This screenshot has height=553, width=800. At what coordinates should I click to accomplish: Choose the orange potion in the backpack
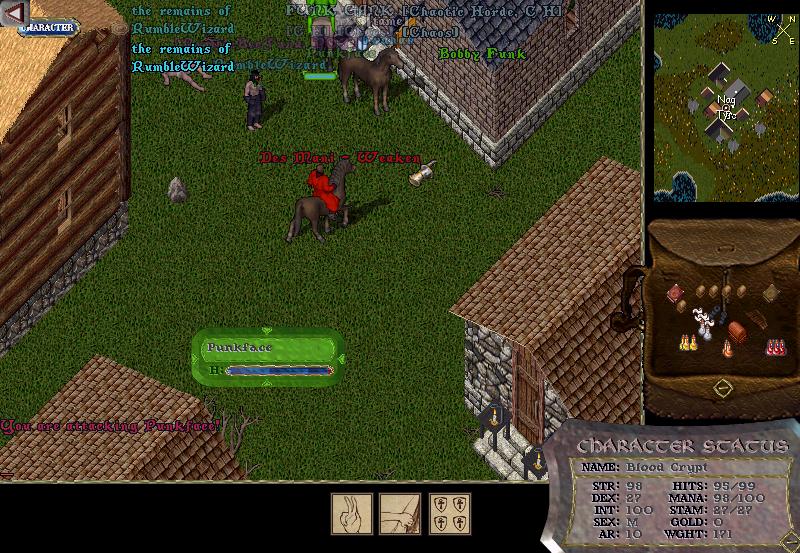click(x=727, y=349)
